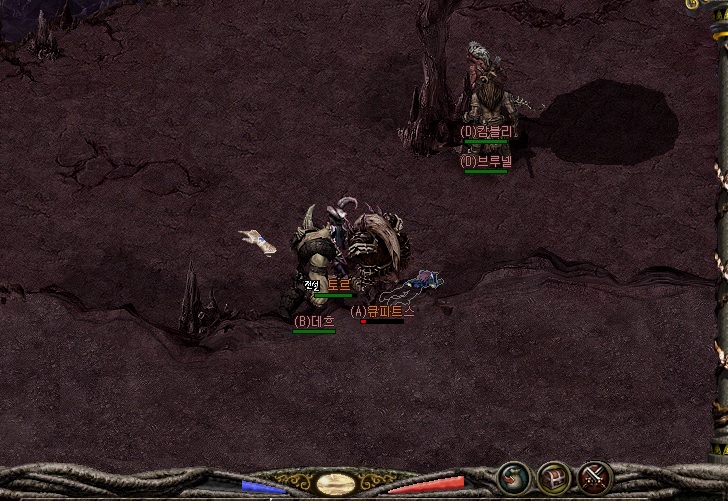This screenshot has height=501, width=728.
Task: Open the pouch bag icon
Action: tap(514, 478)
